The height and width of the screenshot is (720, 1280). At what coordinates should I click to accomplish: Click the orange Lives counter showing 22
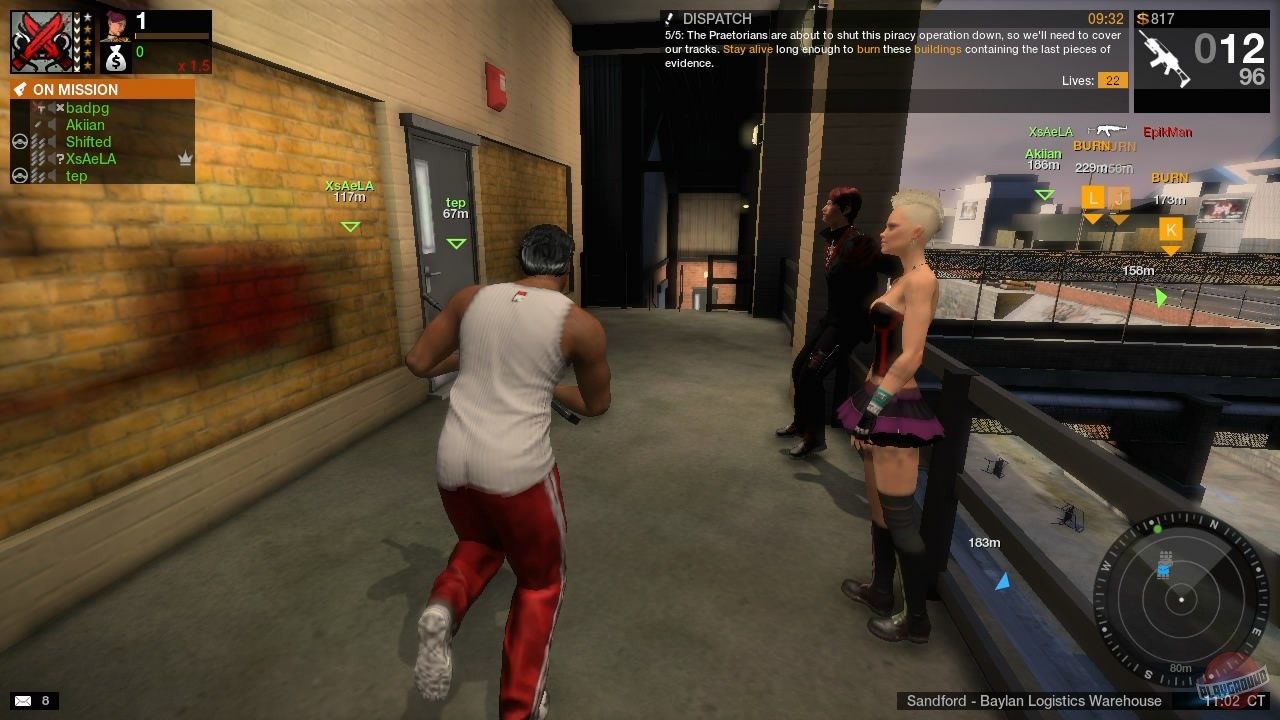1113,80
